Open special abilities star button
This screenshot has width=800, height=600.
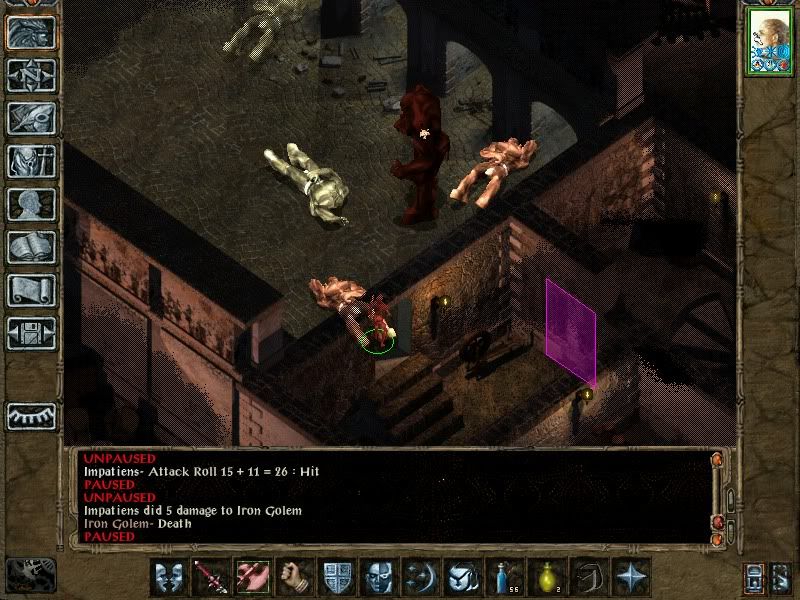[x=631, y=578]
